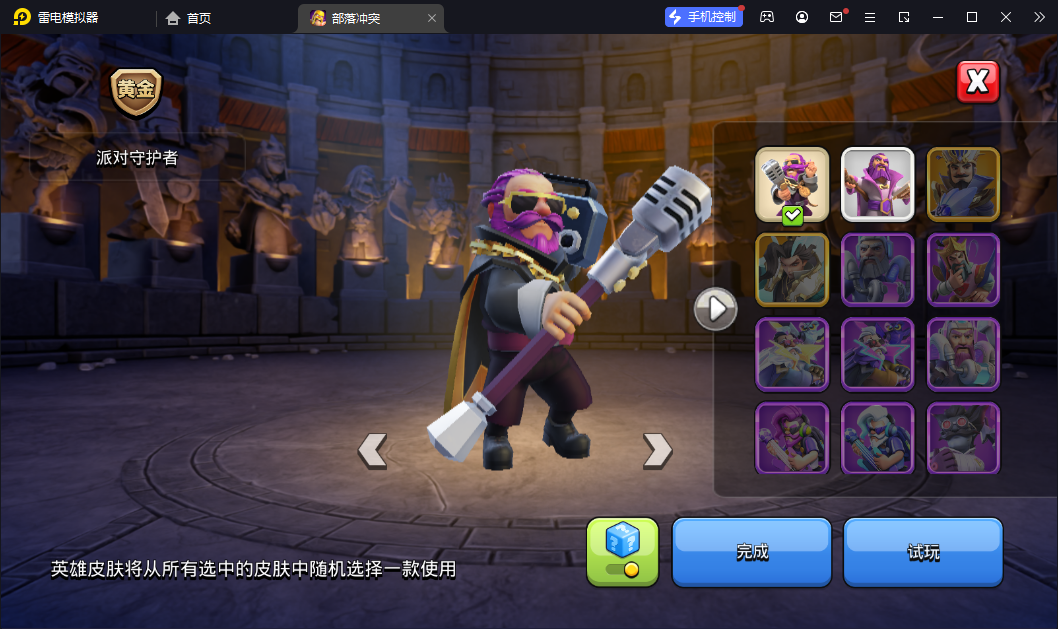Pick the pink-haired singer with headphones skin

click(792, 438)
